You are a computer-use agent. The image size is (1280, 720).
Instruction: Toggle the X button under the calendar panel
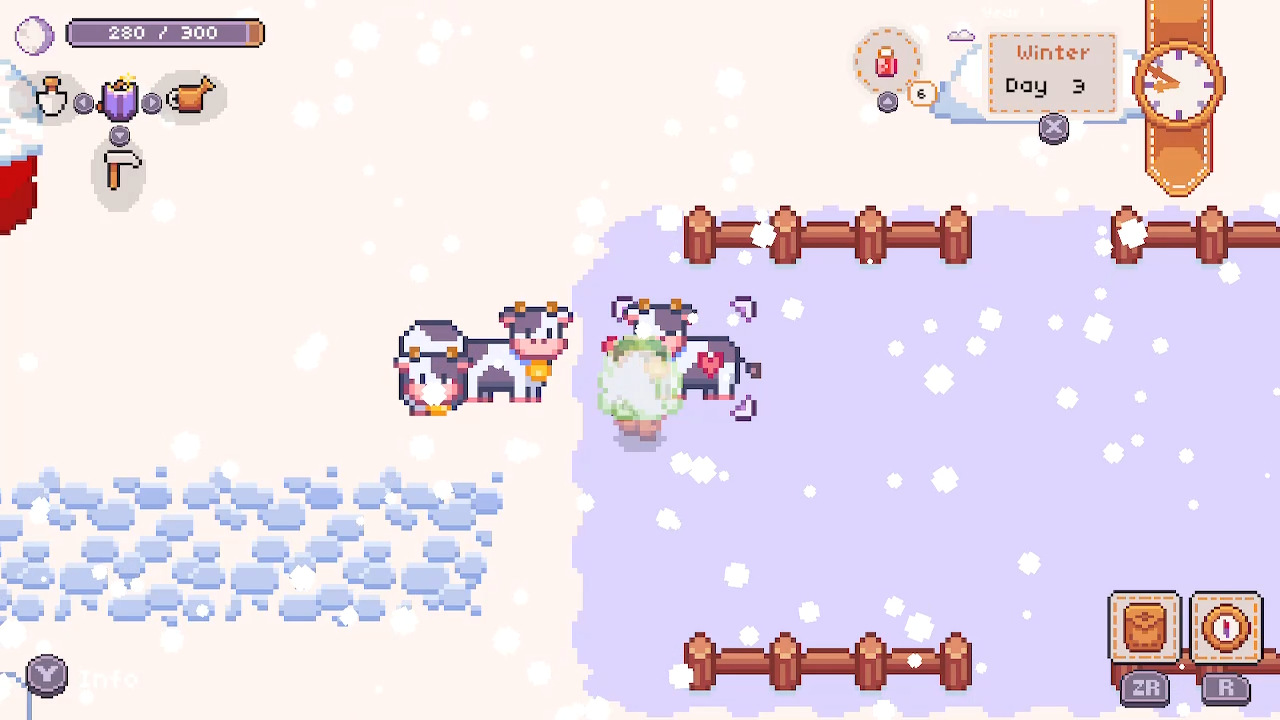click(1054, 129)
